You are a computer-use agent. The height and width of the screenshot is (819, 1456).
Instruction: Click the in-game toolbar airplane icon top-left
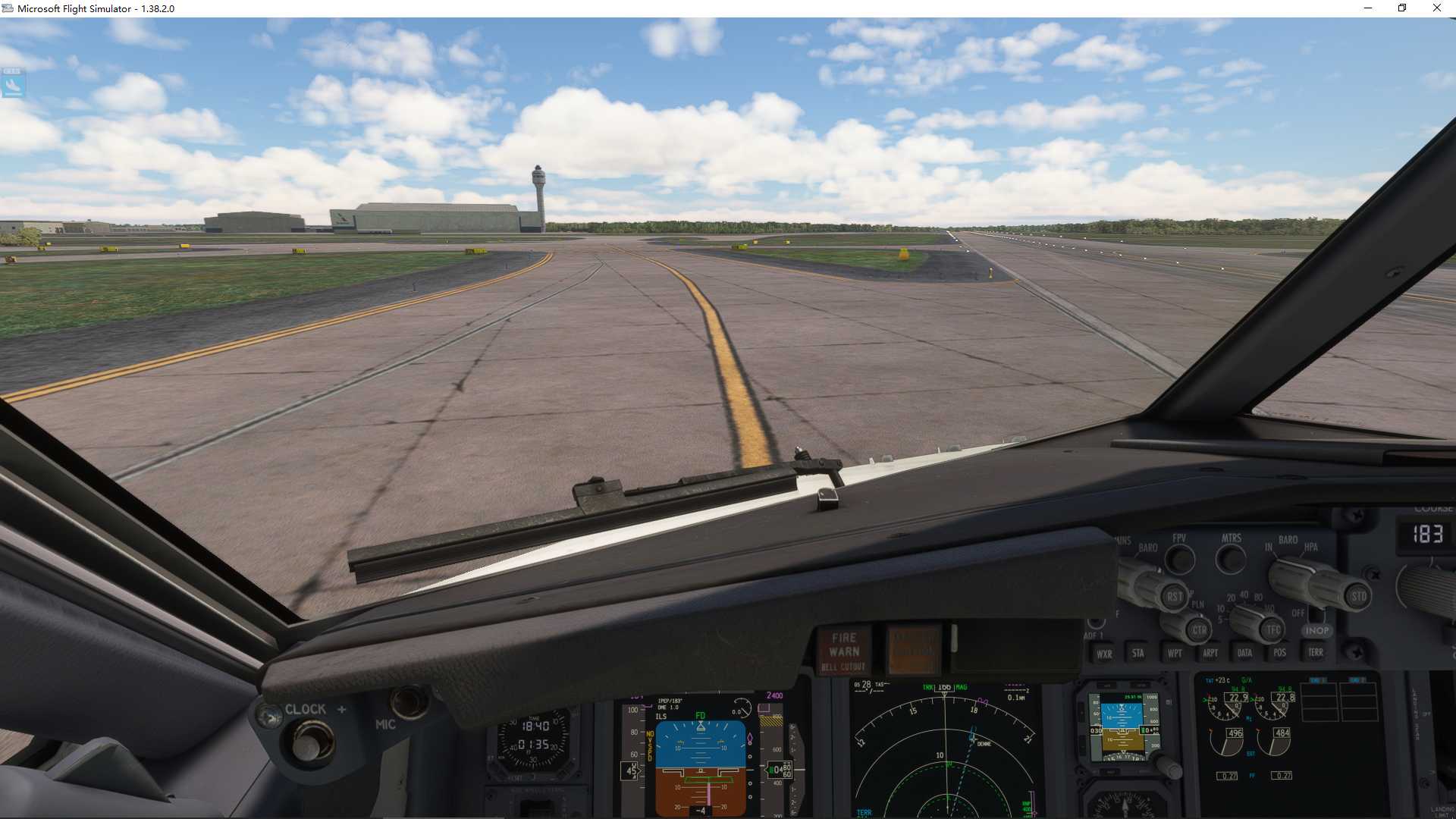coord(12,85)
